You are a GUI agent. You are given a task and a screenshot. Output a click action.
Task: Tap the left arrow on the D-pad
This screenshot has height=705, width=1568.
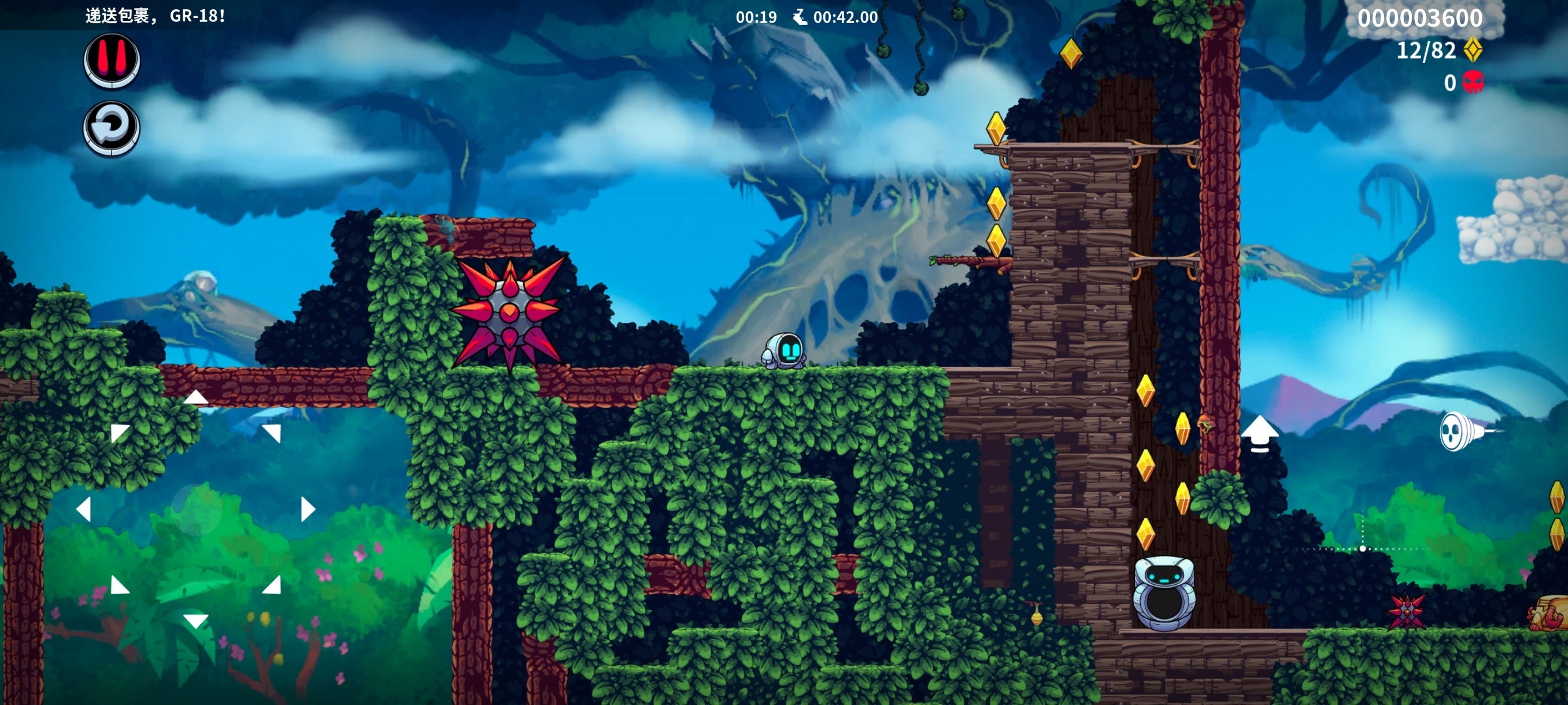(84, 509)
